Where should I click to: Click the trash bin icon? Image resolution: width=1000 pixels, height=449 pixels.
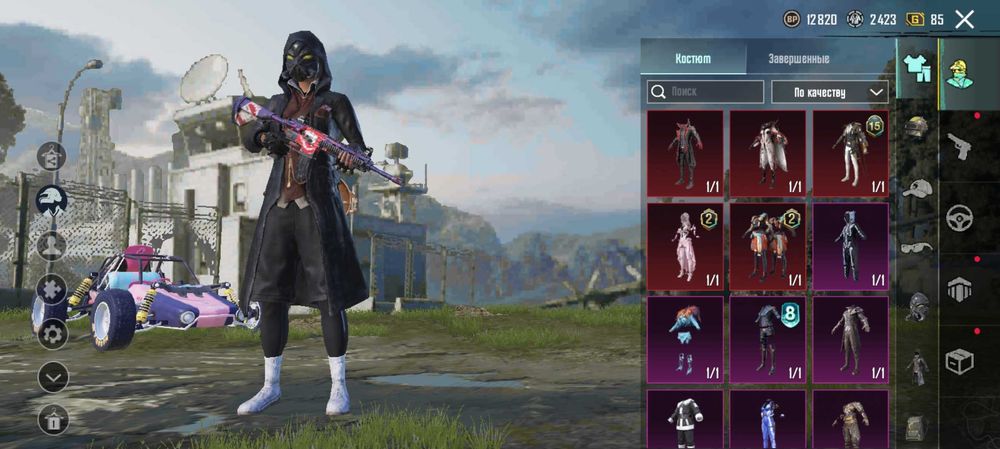[x=52, y=420]
